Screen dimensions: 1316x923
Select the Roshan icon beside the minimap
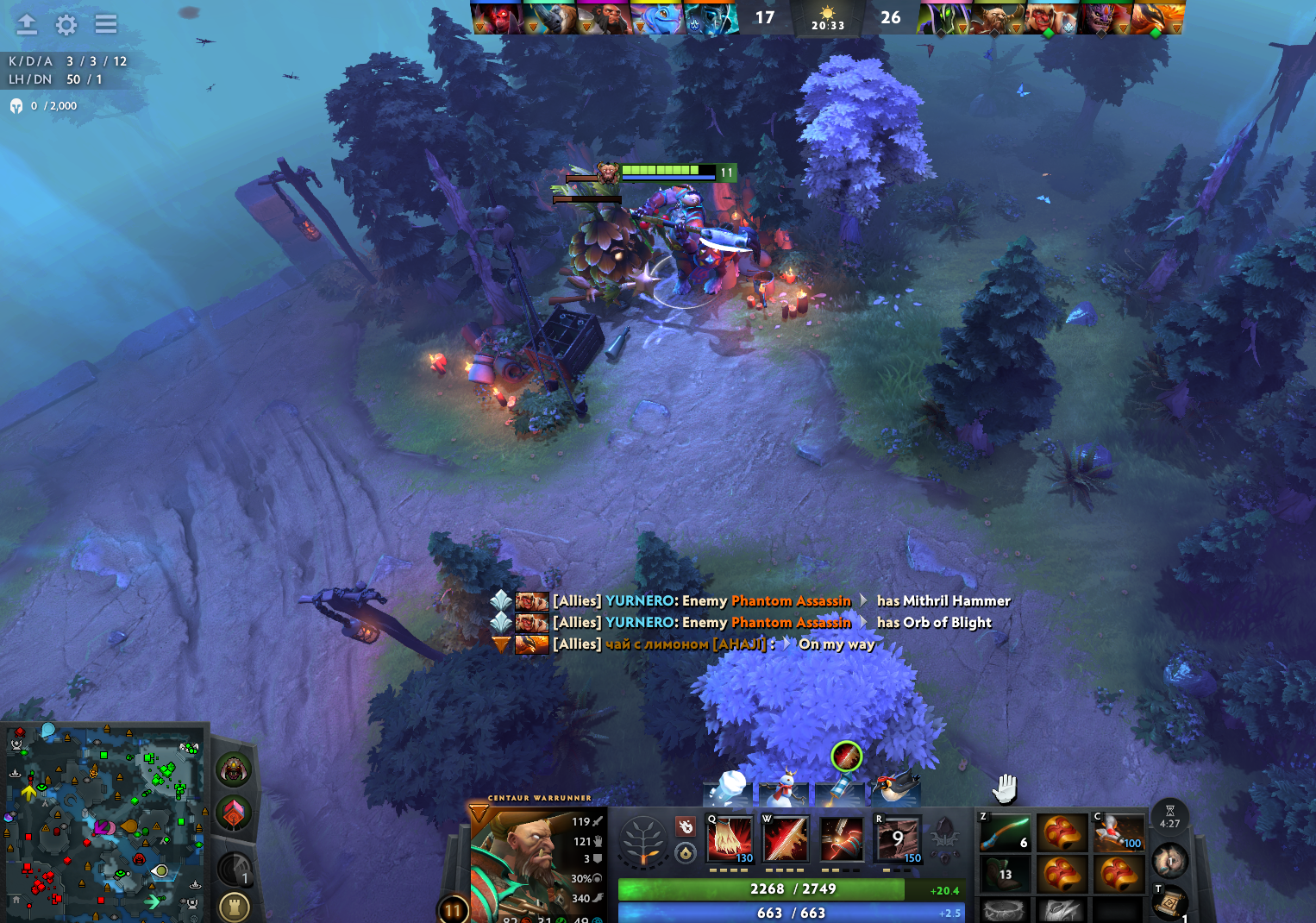[x=234, y=769]
